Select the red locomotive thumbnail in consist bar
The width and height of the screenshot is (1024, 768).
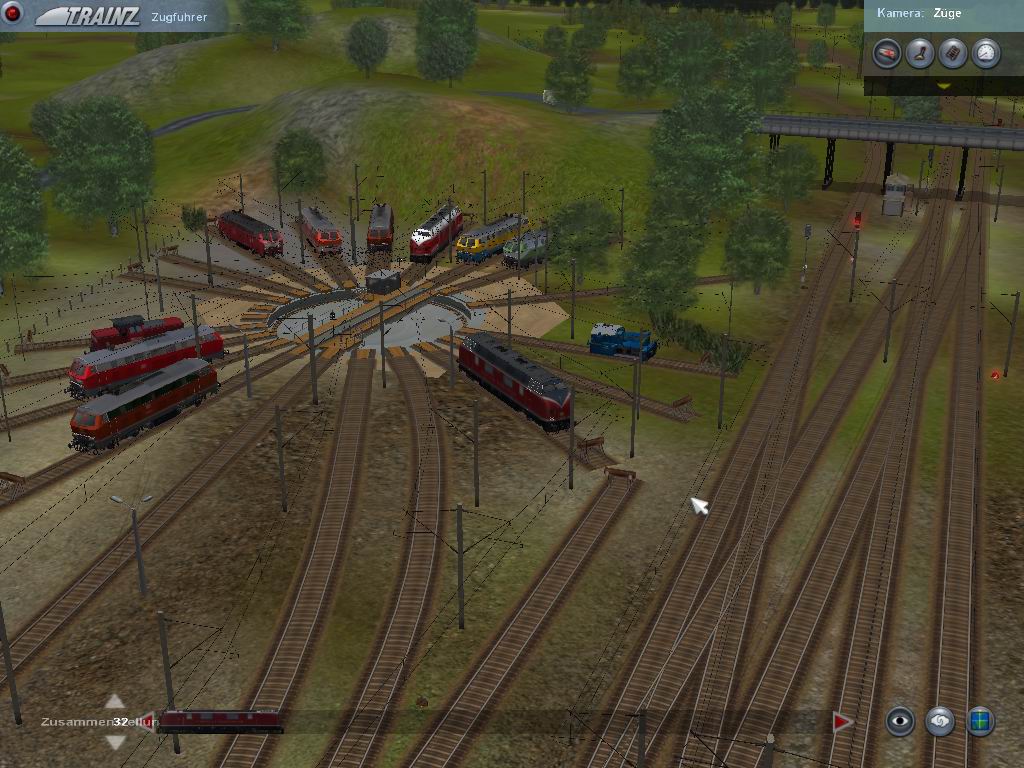[x=220, y=721]
